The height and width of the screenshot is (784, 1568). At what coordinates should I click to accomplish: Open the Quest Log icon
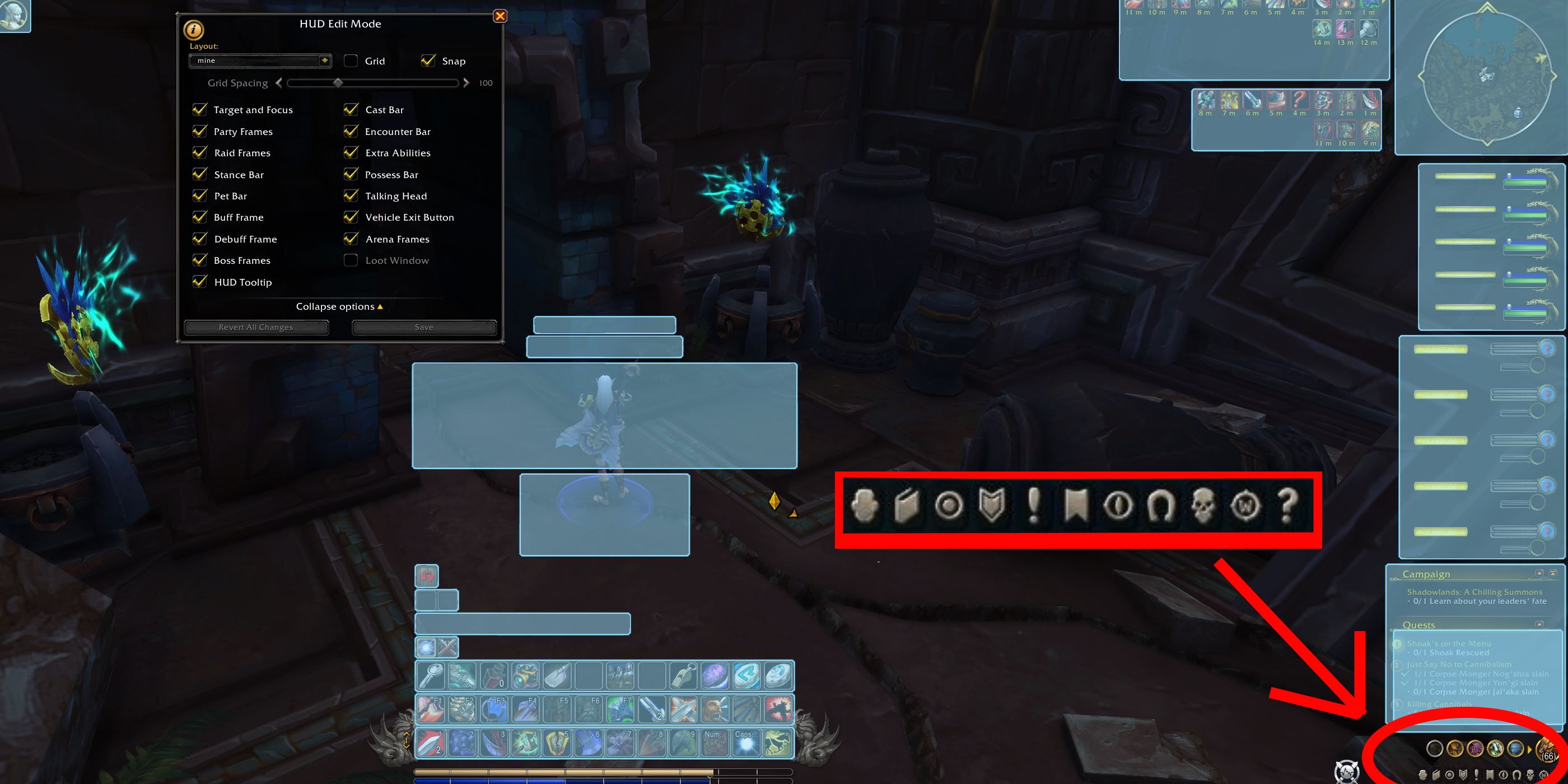click(1033, 506)
